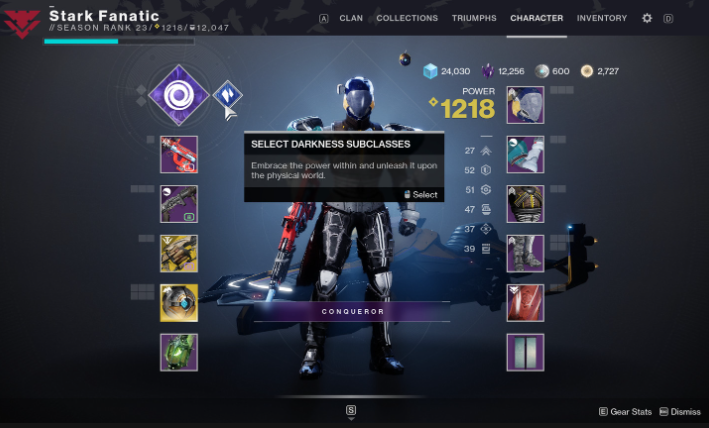Choose the leg armor slot

pos(525,254)
